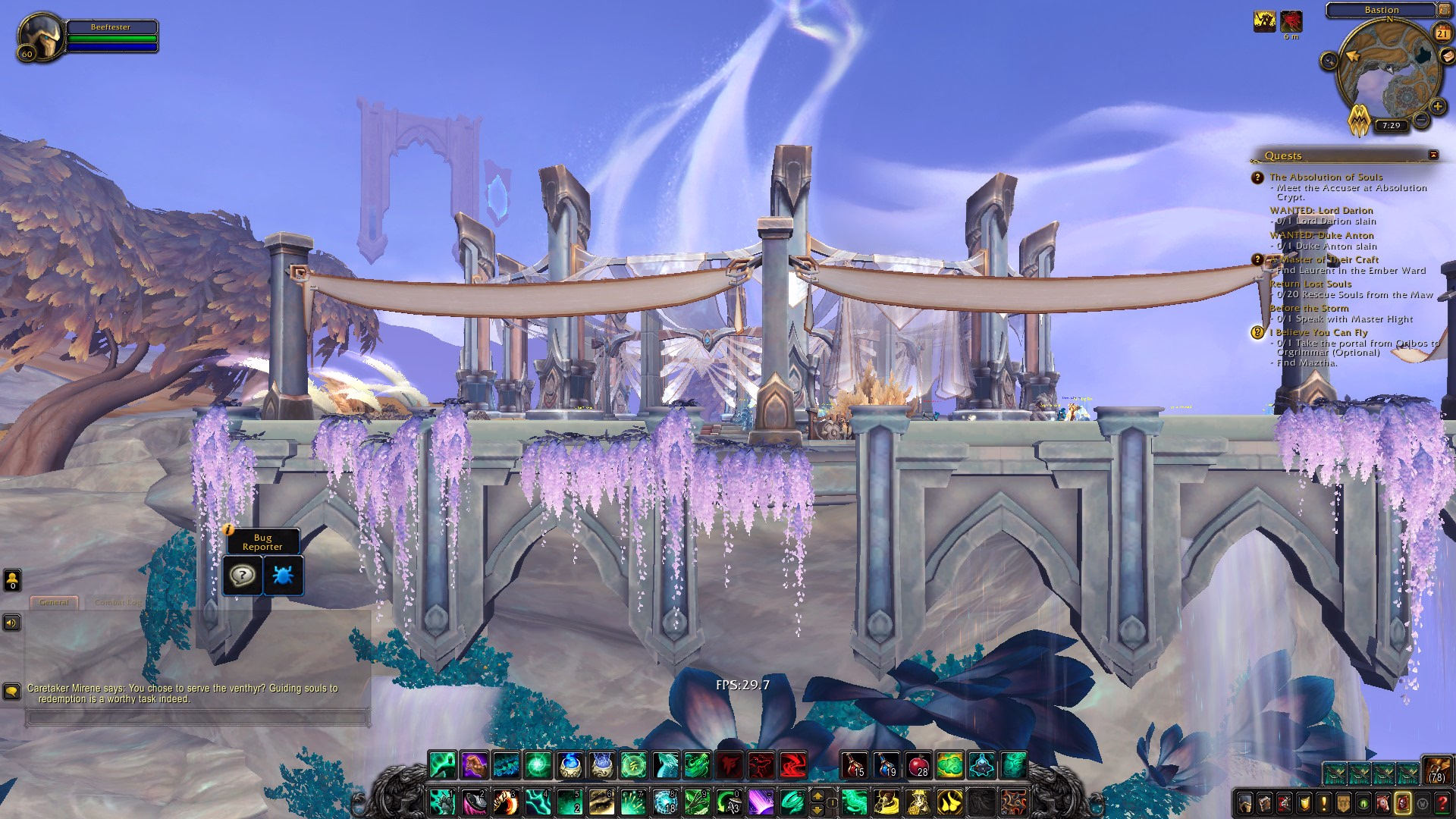Open the red question mark help menu

[1442, 802]
